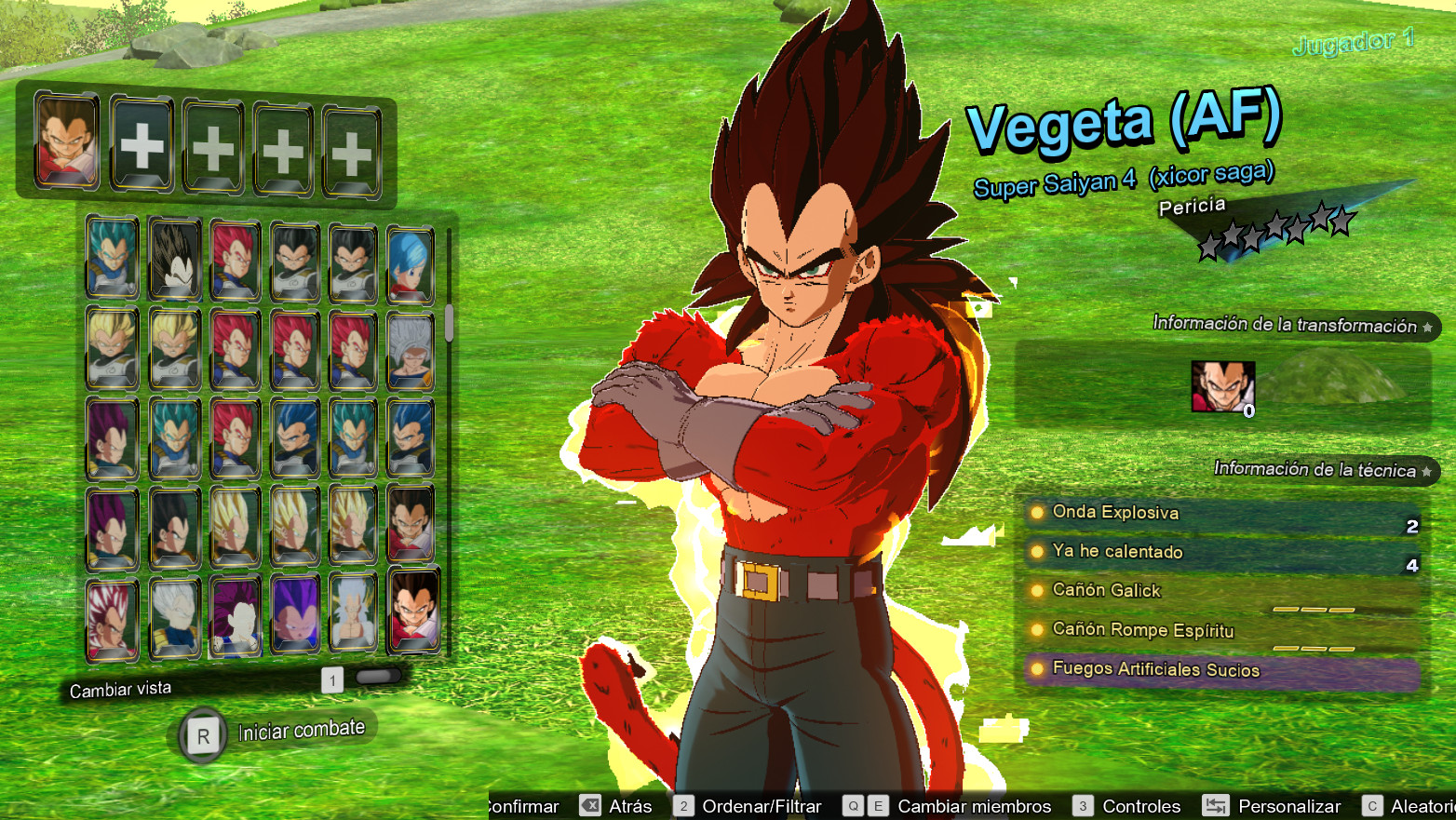Open the Controles option
The image size is (1456, 820).
pyautogui.click(x=1127, y=806)
